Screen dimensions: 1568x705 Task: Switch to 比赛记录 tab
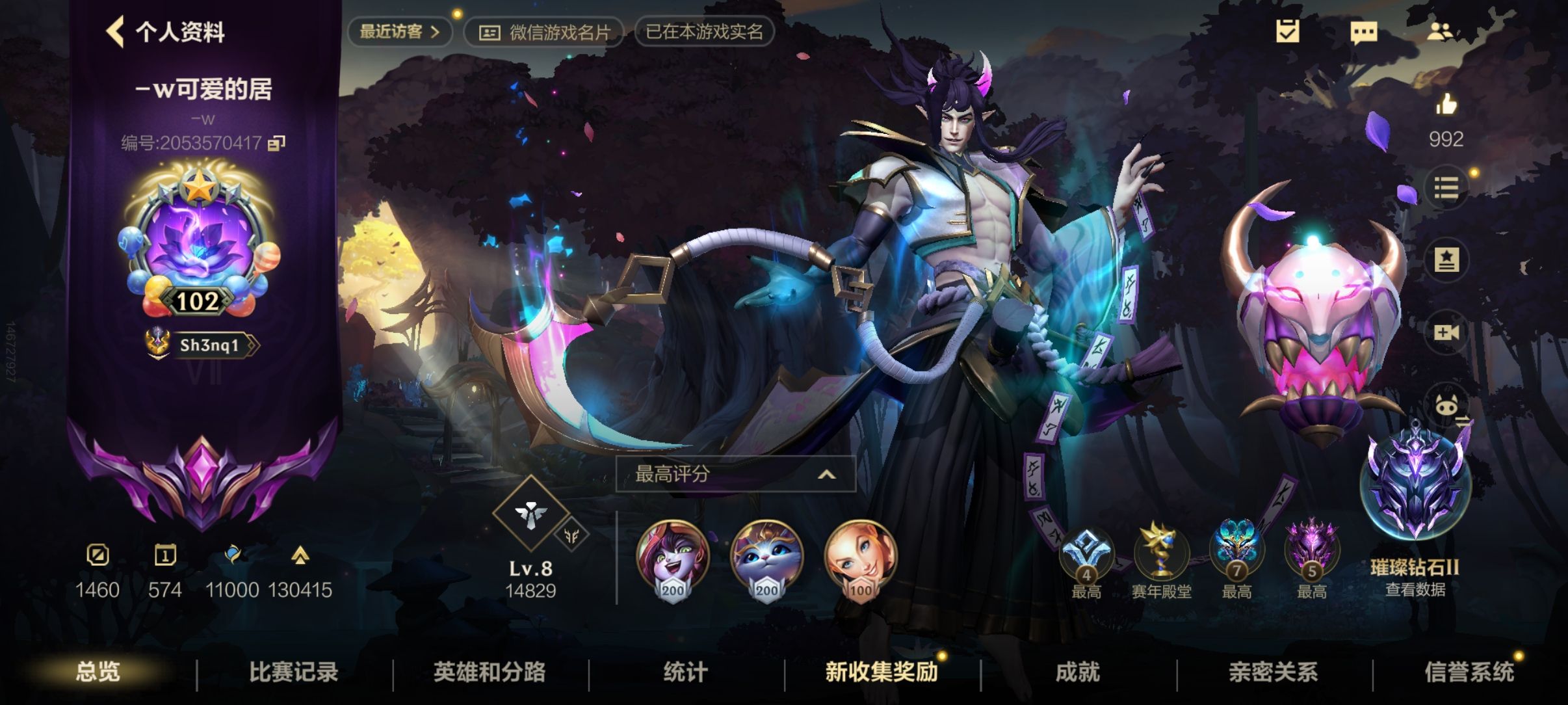click(294, 672)
